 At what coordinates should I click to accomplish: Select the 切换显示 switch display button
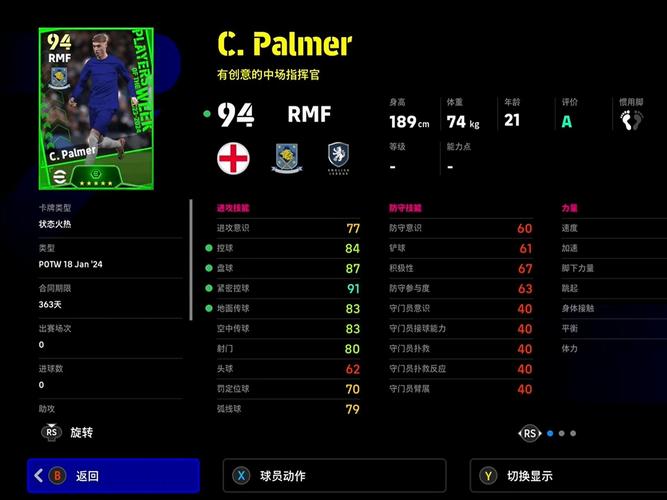pyautogui.click(x=567, y=476)
